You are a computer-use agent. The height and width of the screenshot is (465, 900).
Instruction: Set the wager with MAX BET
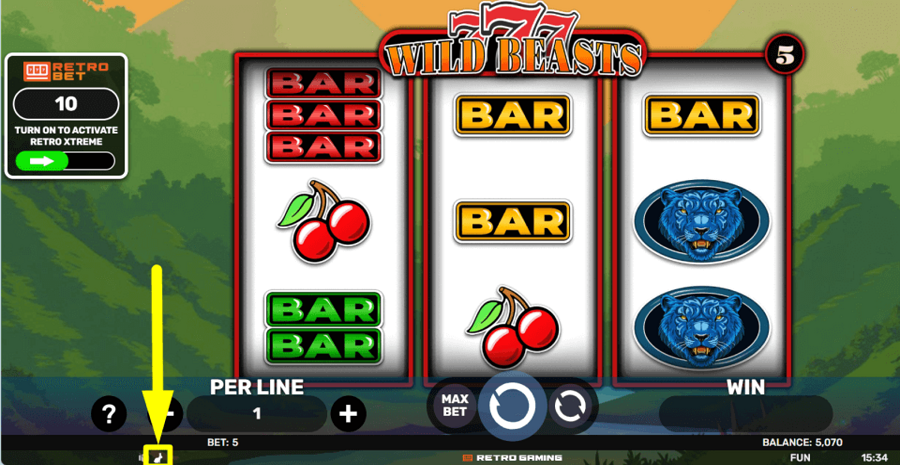(x=454, y=405)
